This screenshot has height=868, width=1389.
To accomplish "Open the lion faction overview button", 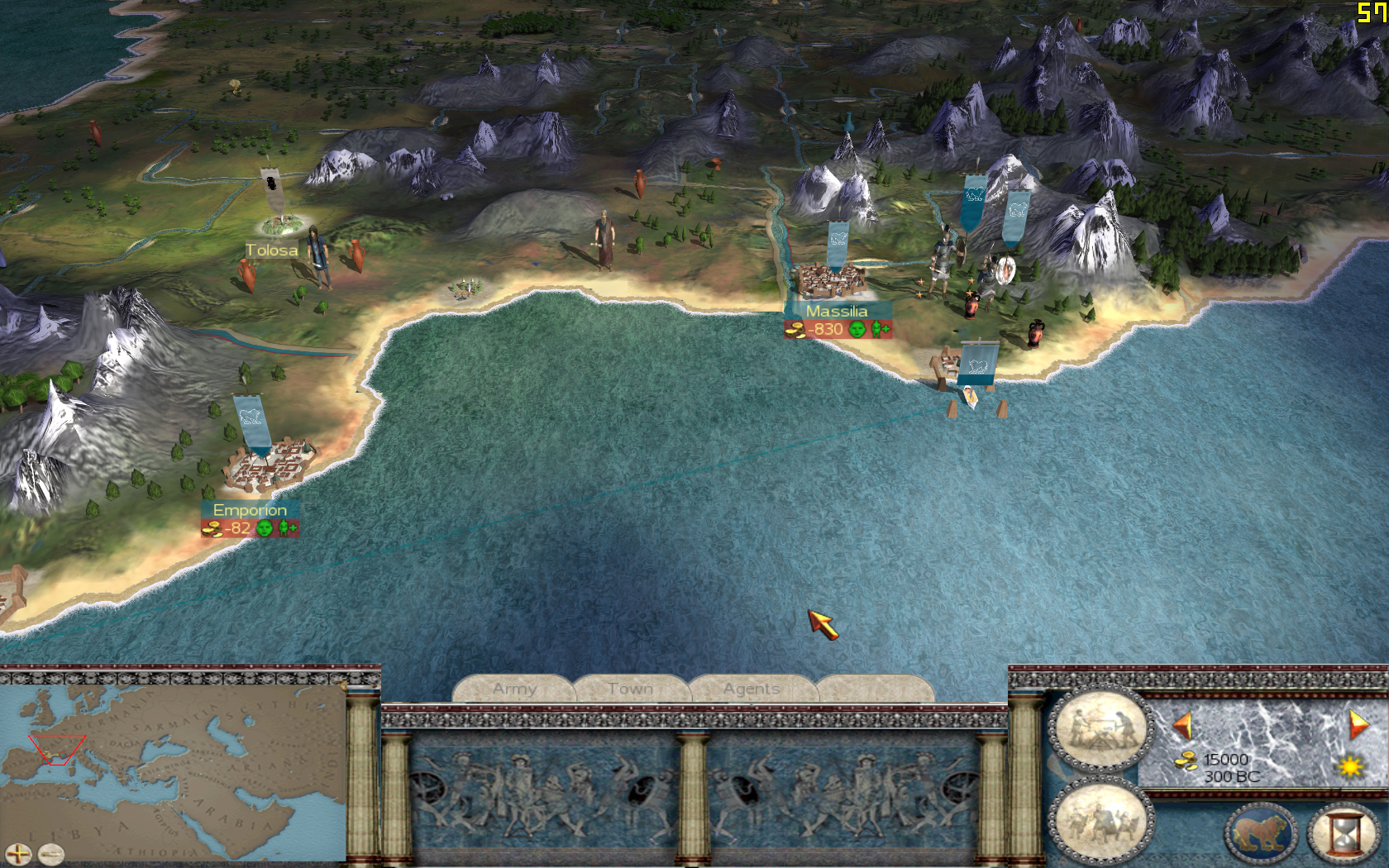I will pyautogui.click(x=1261, y=833).
